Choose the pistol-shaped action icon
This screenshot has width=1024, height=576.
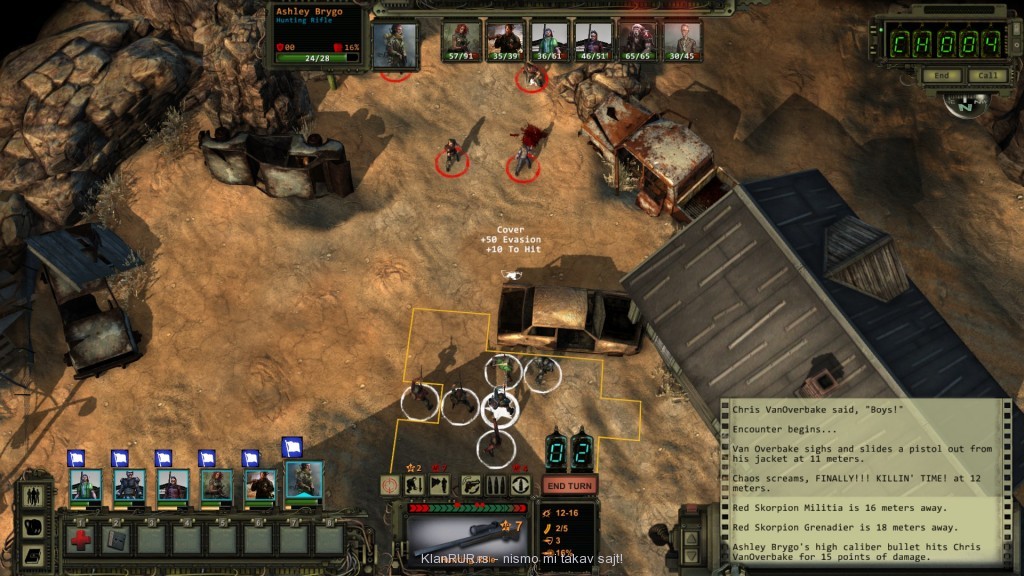(470, 485)
